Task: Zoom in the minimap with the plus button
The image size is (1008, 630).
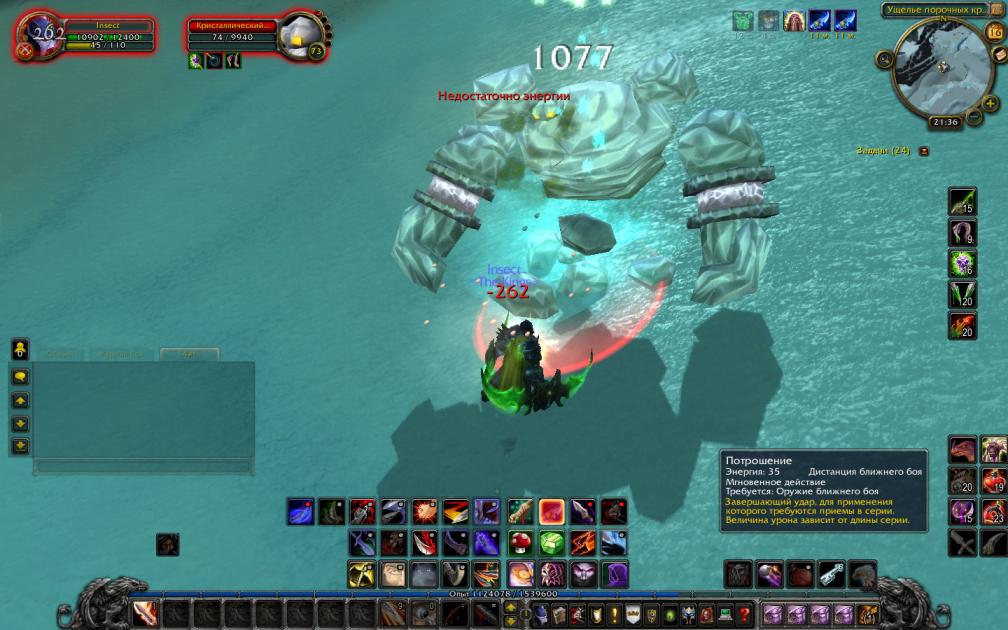Action: point(990,103)
